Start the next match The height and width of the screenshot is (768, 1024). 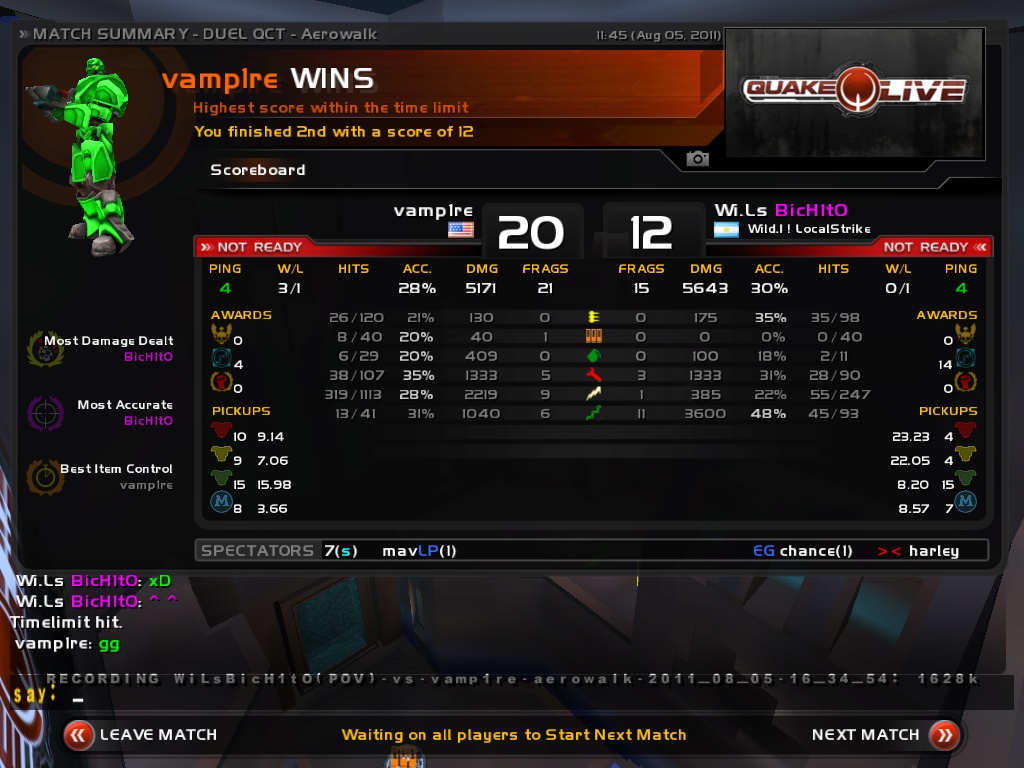884,735
